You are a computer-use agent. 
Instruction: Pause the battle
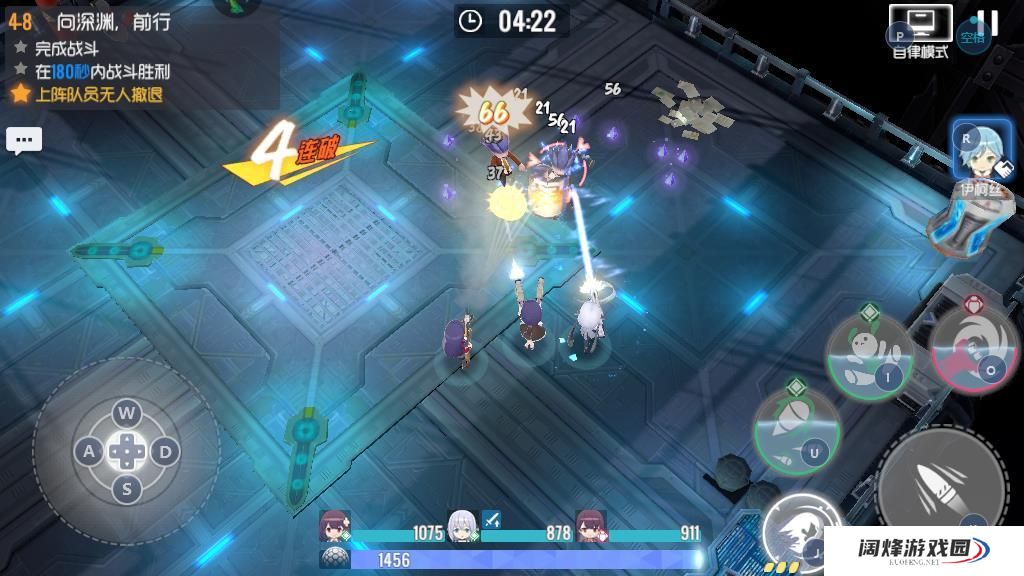pos(987,23)
